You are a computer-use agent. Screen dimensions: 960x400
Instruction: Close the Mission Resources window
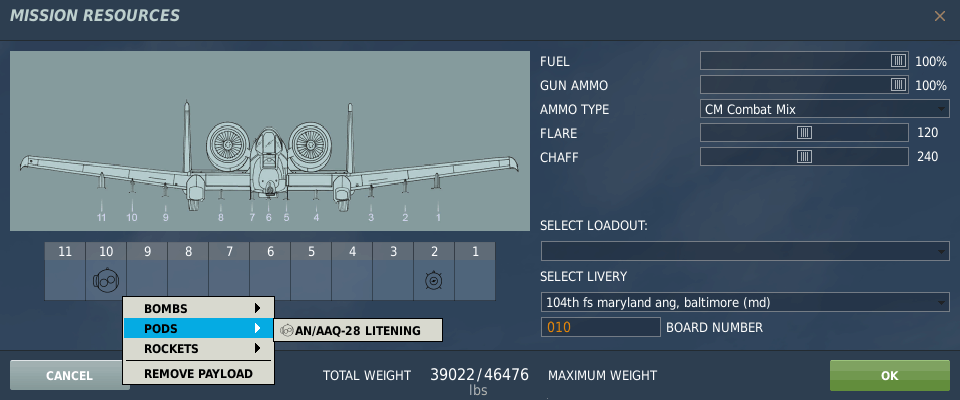point(939,16)
